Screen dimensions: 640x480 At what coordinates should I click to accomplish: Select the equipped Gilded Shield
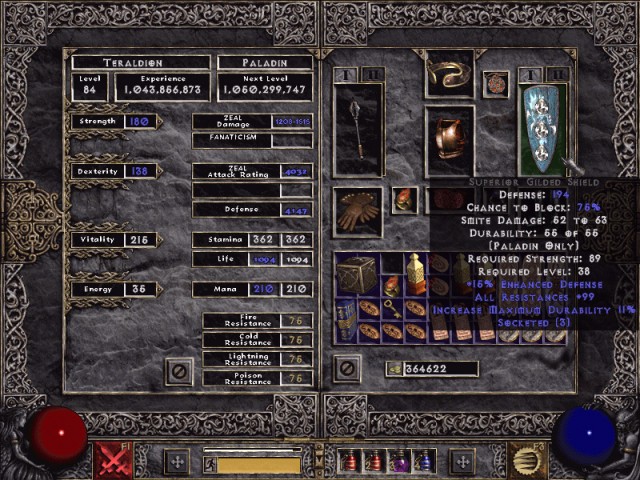click(x=543, y=130)
